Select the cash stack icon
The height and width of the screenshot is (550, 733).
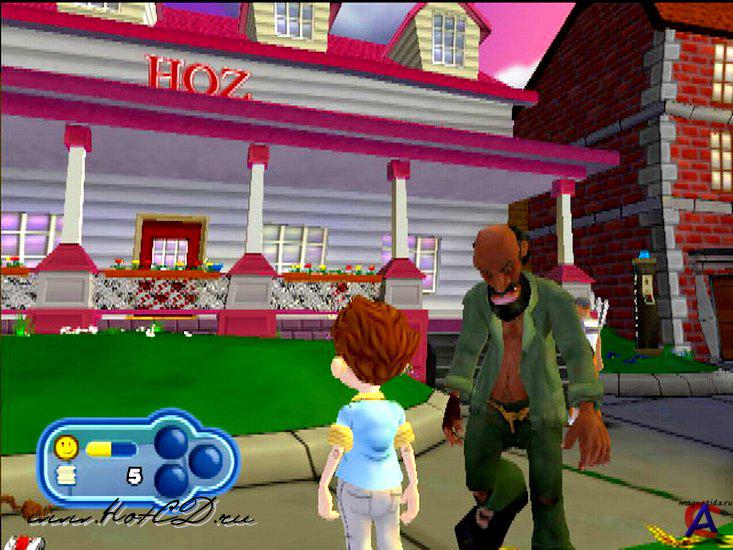point(67,476)
